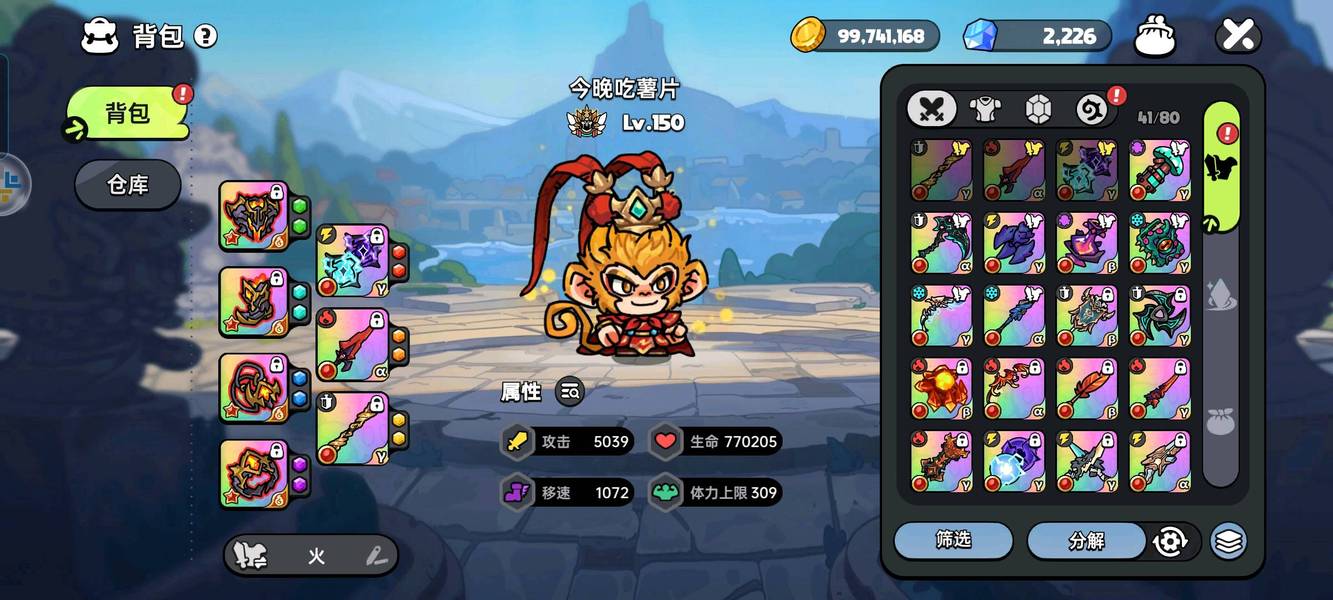View attribute details next to 属性
Viewport: 1333px width, 600px height.
[569, 392]
